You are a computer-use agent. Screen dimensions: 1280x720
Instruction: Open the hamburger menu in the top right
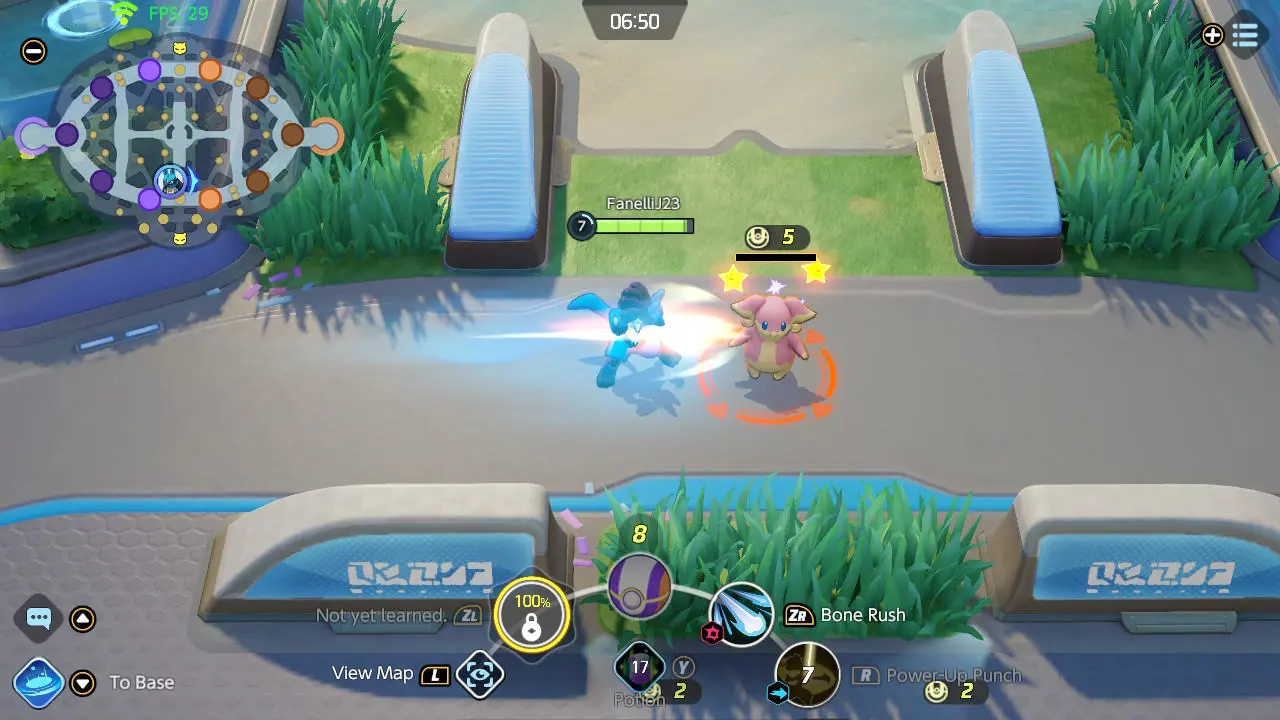[1247, 35]
